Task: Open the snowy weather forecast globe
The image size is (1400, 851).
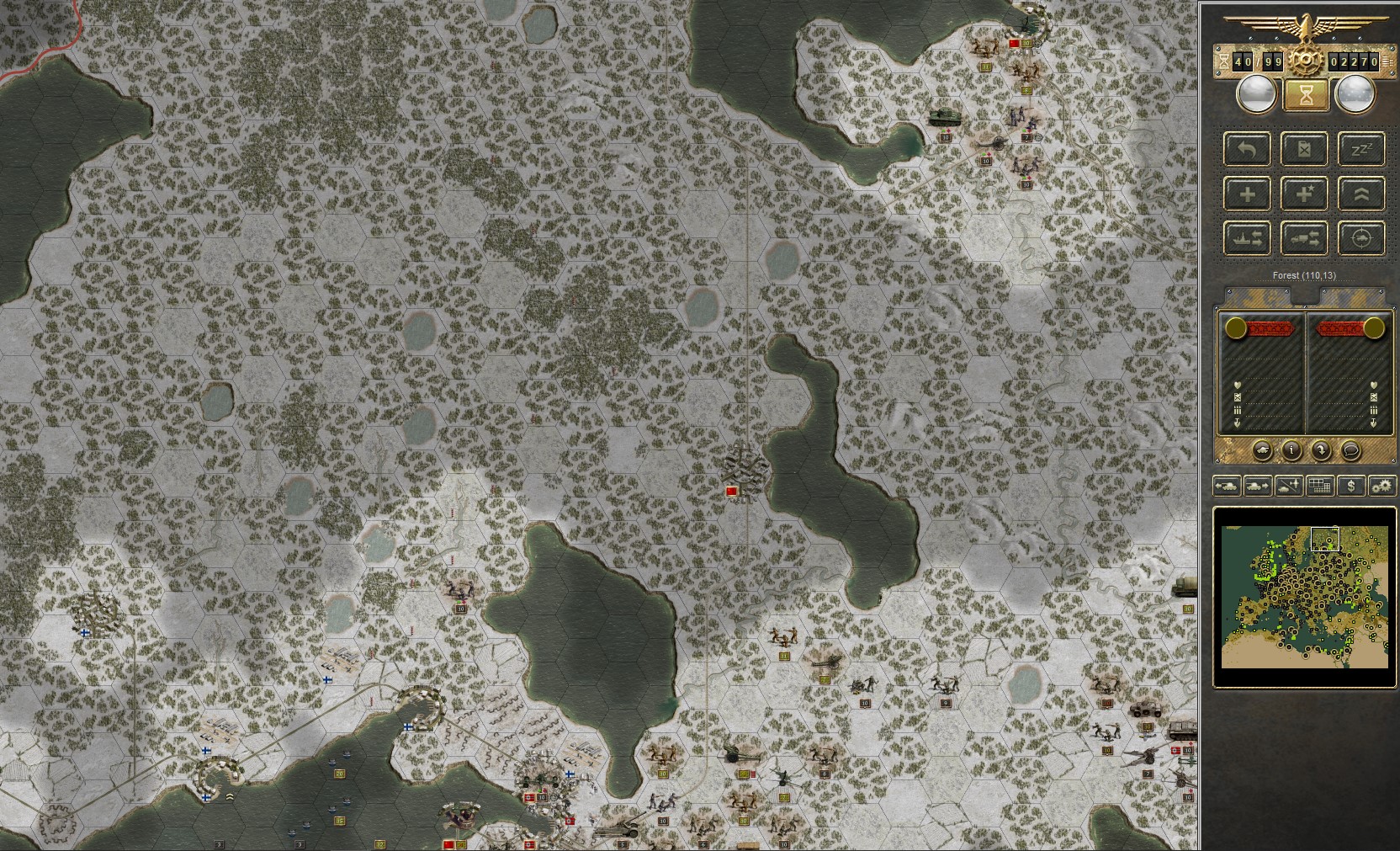Action: tap(1355, 93)
